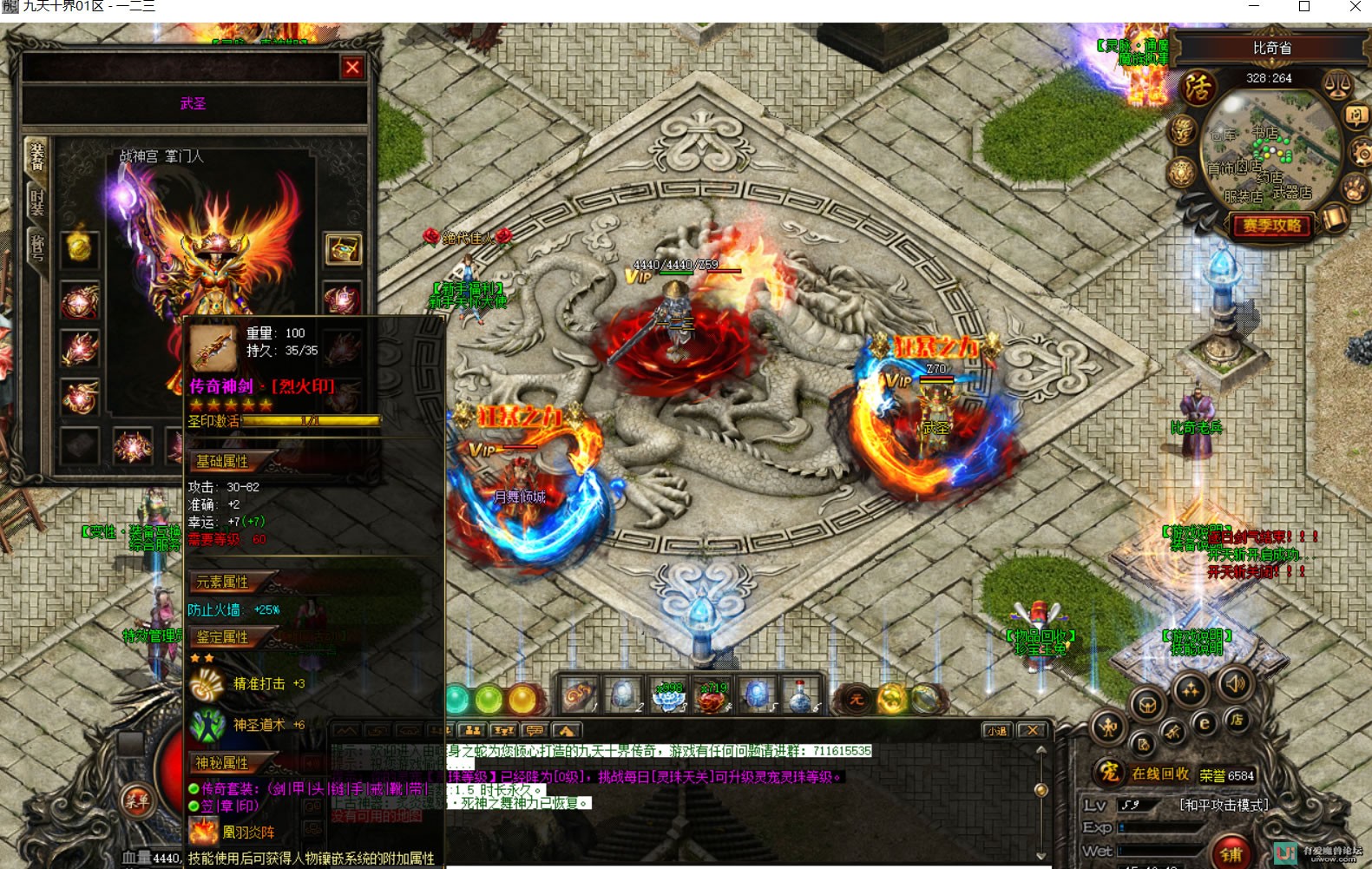Close the chat window

1031,730
